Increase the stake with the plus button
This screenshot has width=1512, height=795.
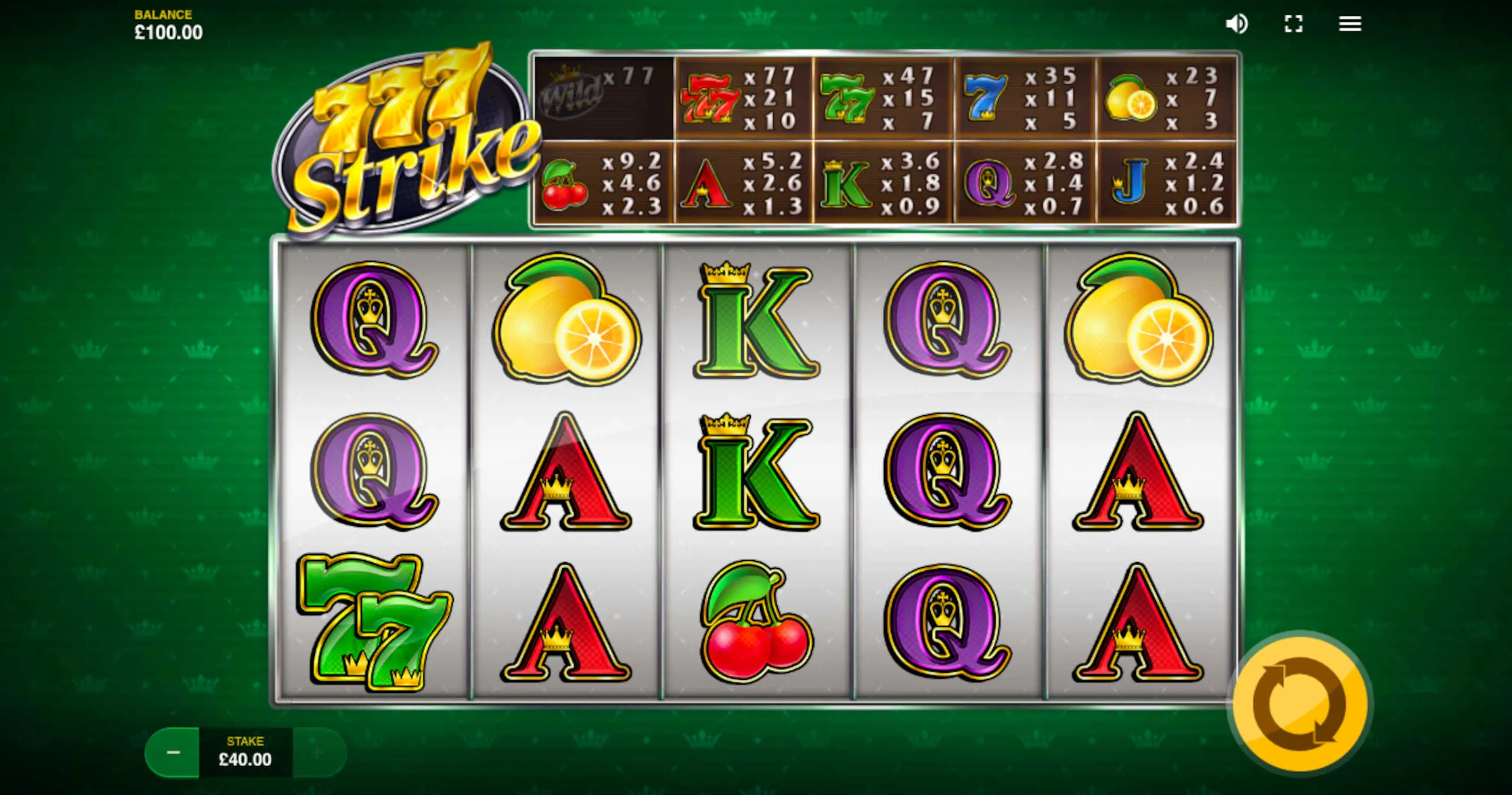[318, 752]
